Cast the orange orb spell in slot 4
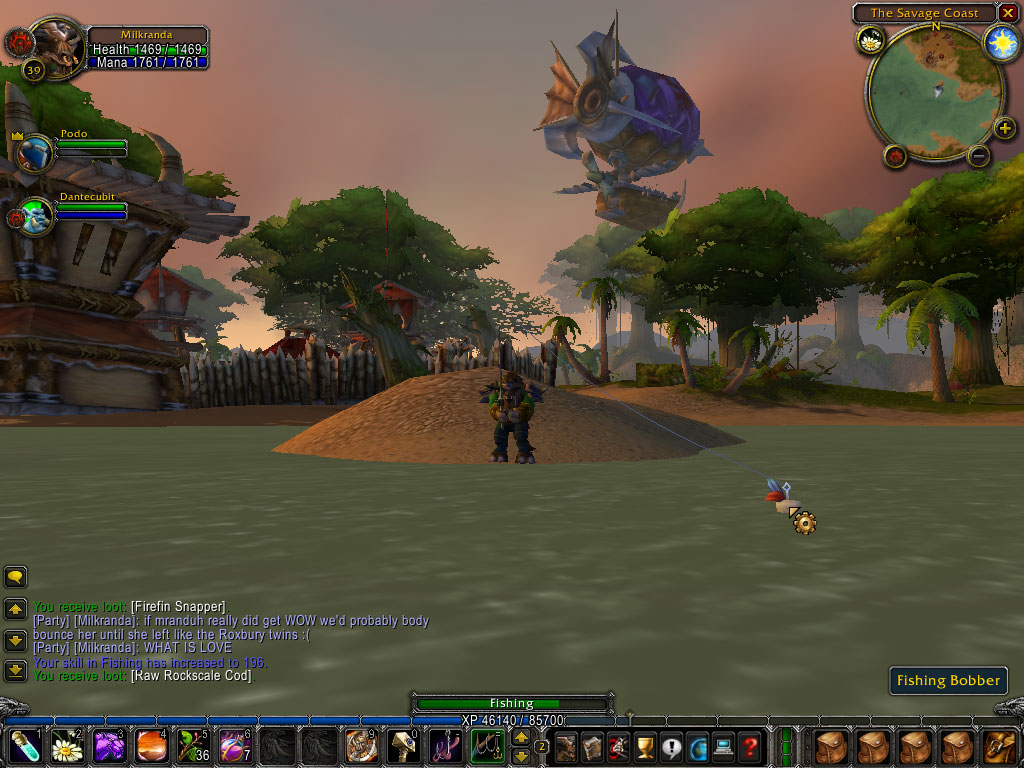Image resolution: width=1024 pixels, height=768 pixels. coord(150,746)
